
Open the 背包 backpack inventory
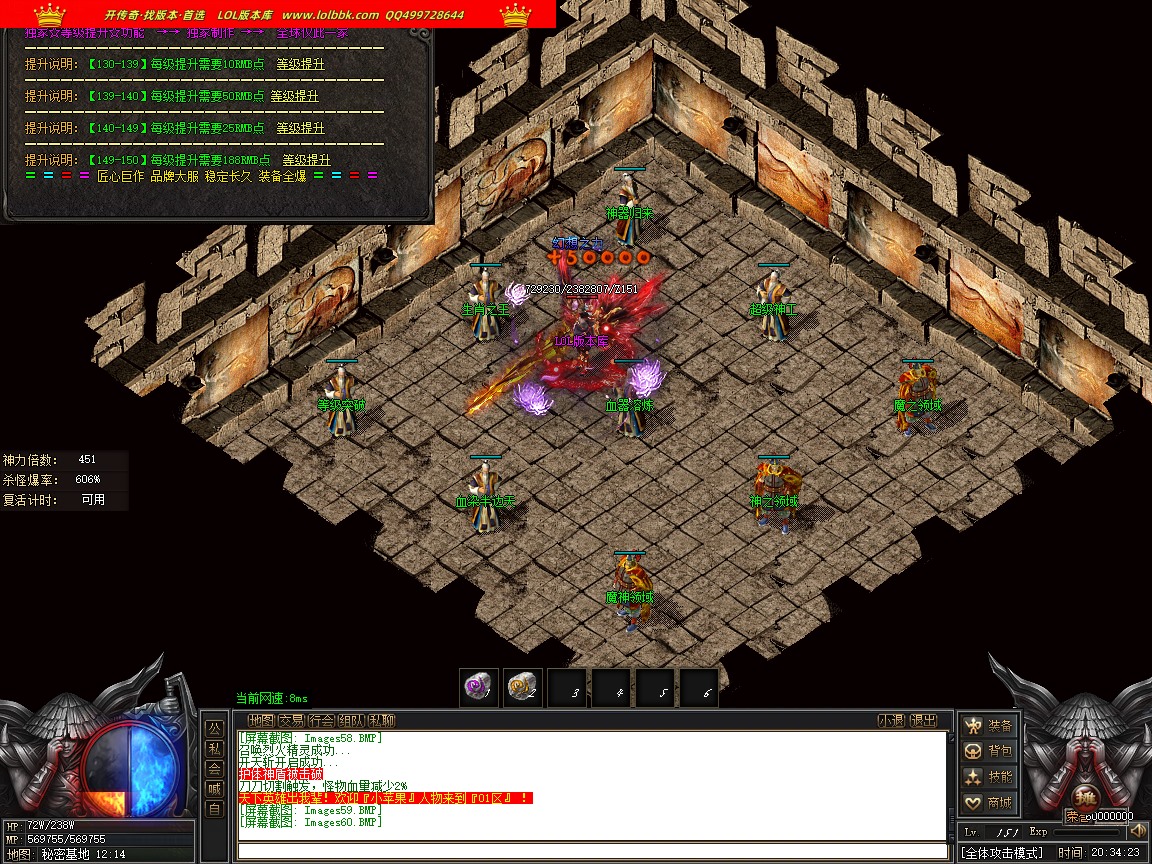pyautogui.click(x=987, y=751)
